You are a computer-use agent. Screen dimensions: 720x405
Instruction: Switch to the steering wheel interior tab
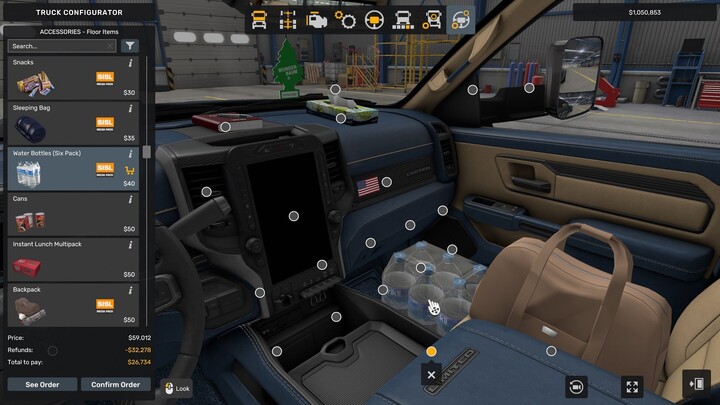[x=375, y=19]
